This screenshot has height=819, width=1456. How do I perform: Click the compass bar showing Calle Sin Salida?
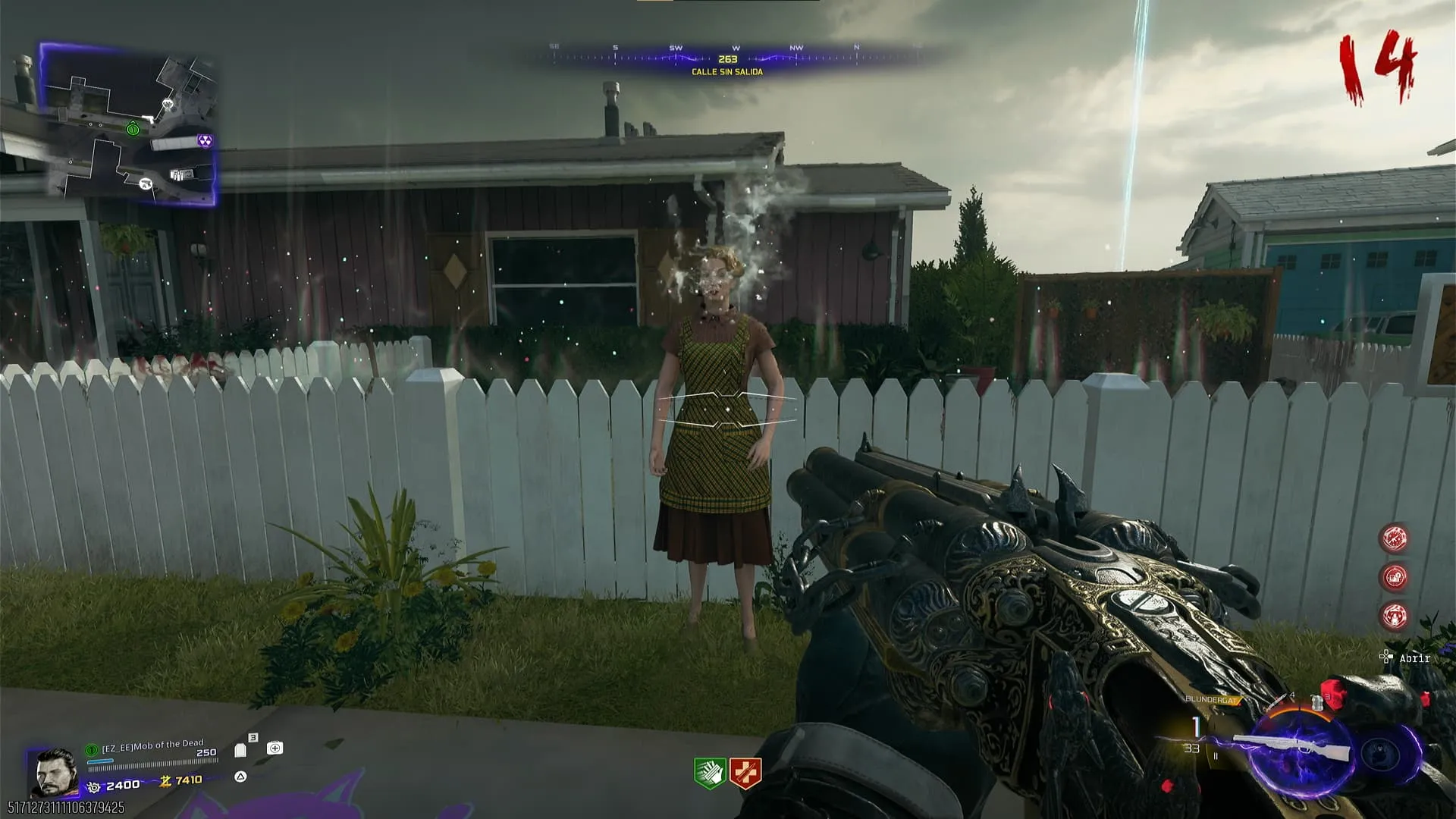click(728, 59)
